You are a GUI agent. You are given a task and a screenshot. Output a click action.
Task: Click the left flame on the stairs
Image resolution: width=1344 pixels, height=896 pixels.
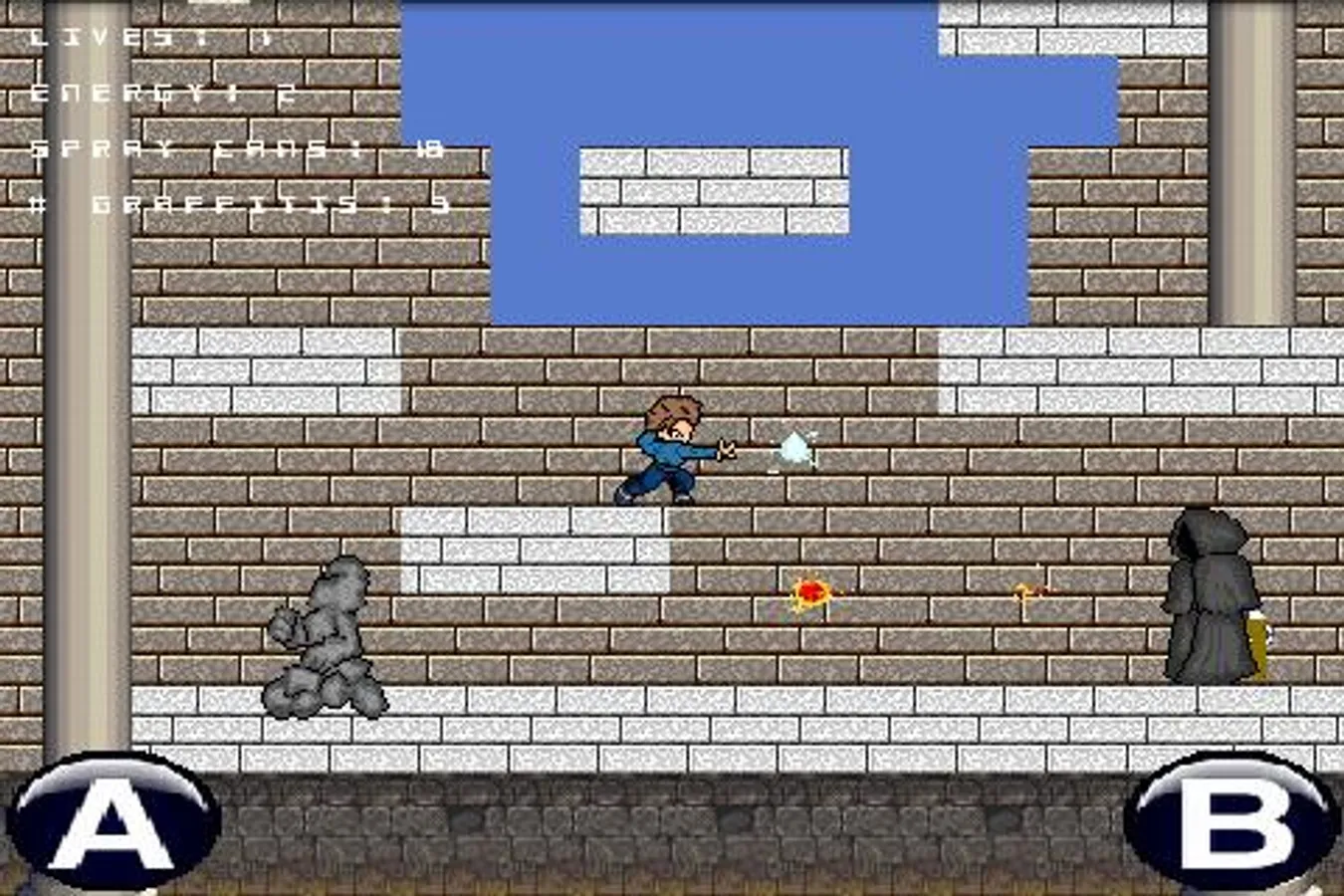(808, 592)
